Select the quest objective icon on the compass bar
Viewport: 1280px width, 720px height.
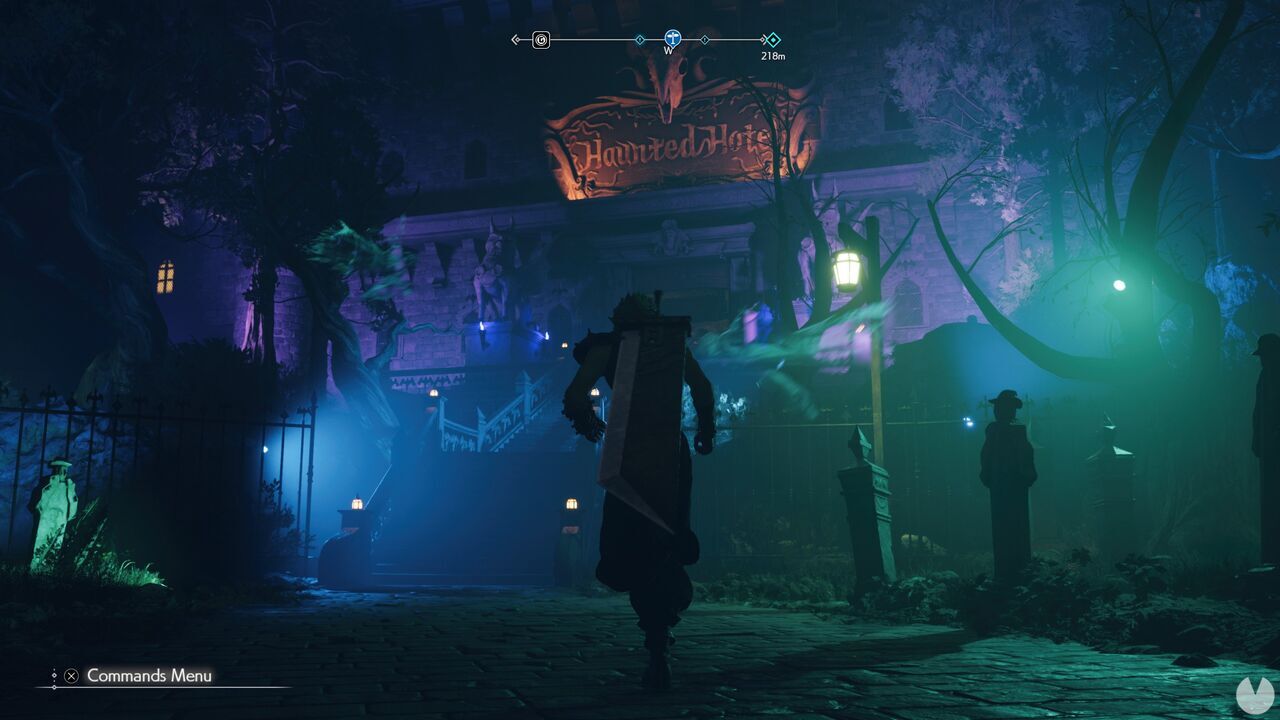click(x=540, y=40)
